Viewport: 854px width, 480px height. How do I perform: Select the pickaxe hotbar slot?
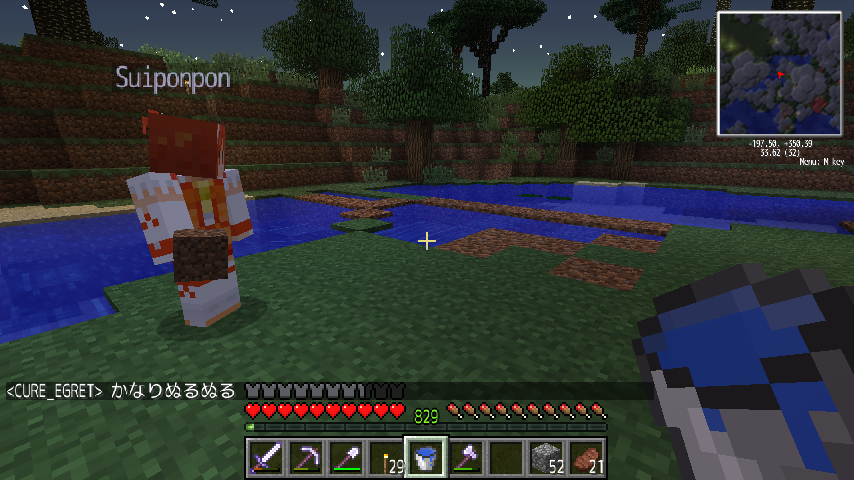(x=305, y=459)
